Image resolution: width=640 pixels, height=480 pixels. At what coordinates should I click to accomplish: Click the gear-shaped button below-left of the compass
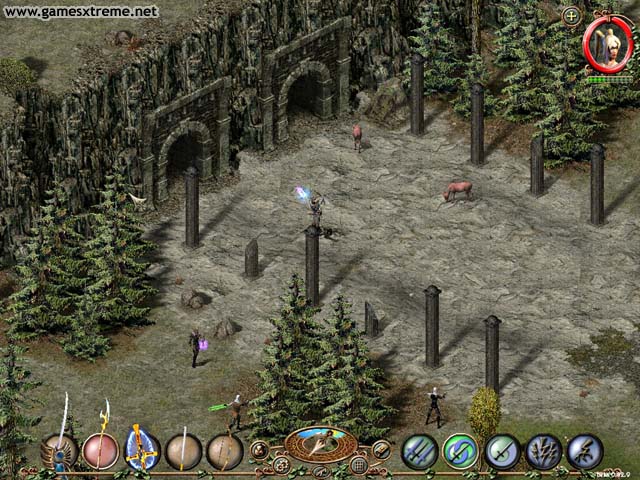pos(281,465)
